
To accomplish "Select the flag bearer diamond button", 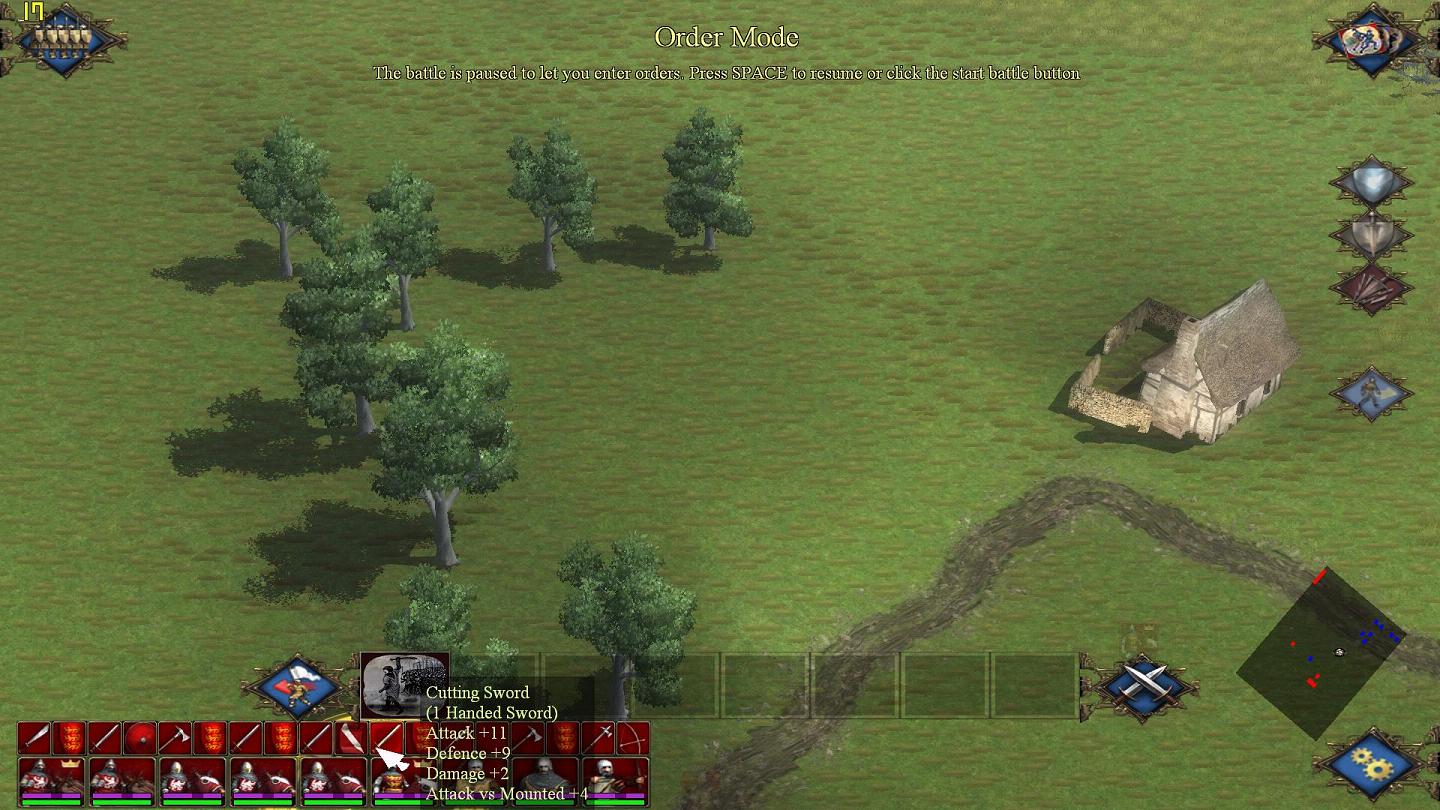I will coord(297,685).
